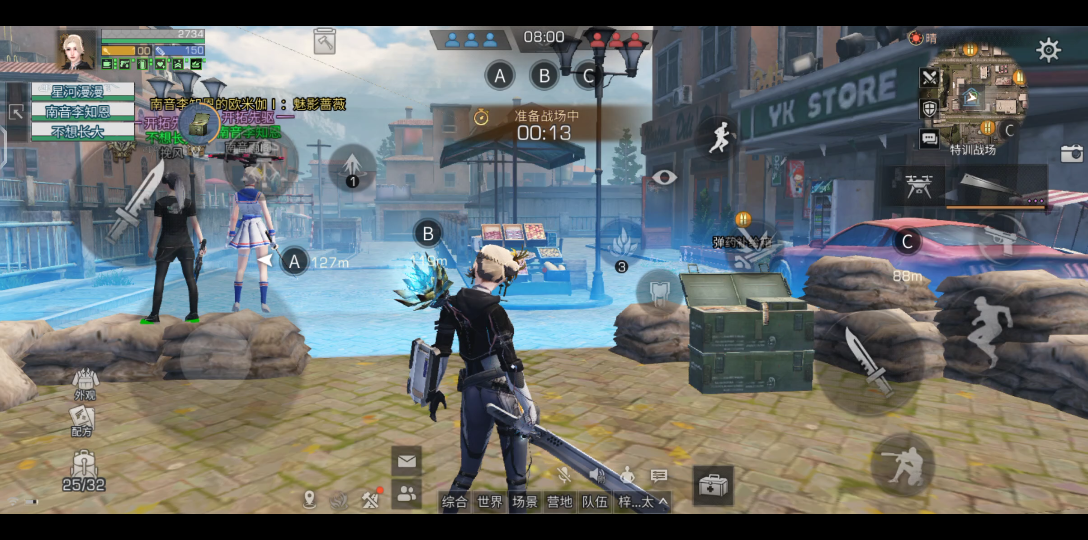Open the mail envelope inbox
Screen dimensions: 1088x540
(406, 461)
